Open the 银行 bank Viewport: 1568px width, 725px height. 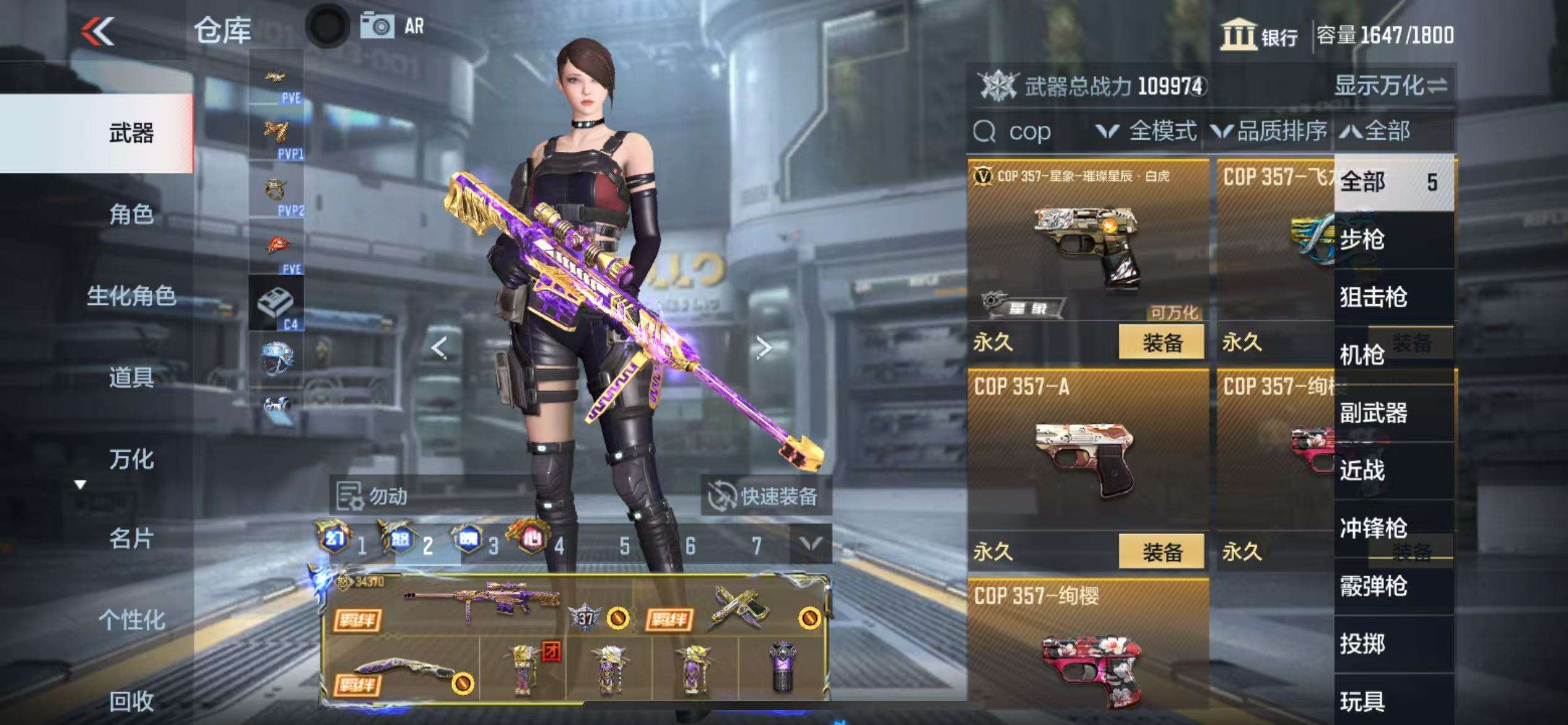pos(1259,36)
